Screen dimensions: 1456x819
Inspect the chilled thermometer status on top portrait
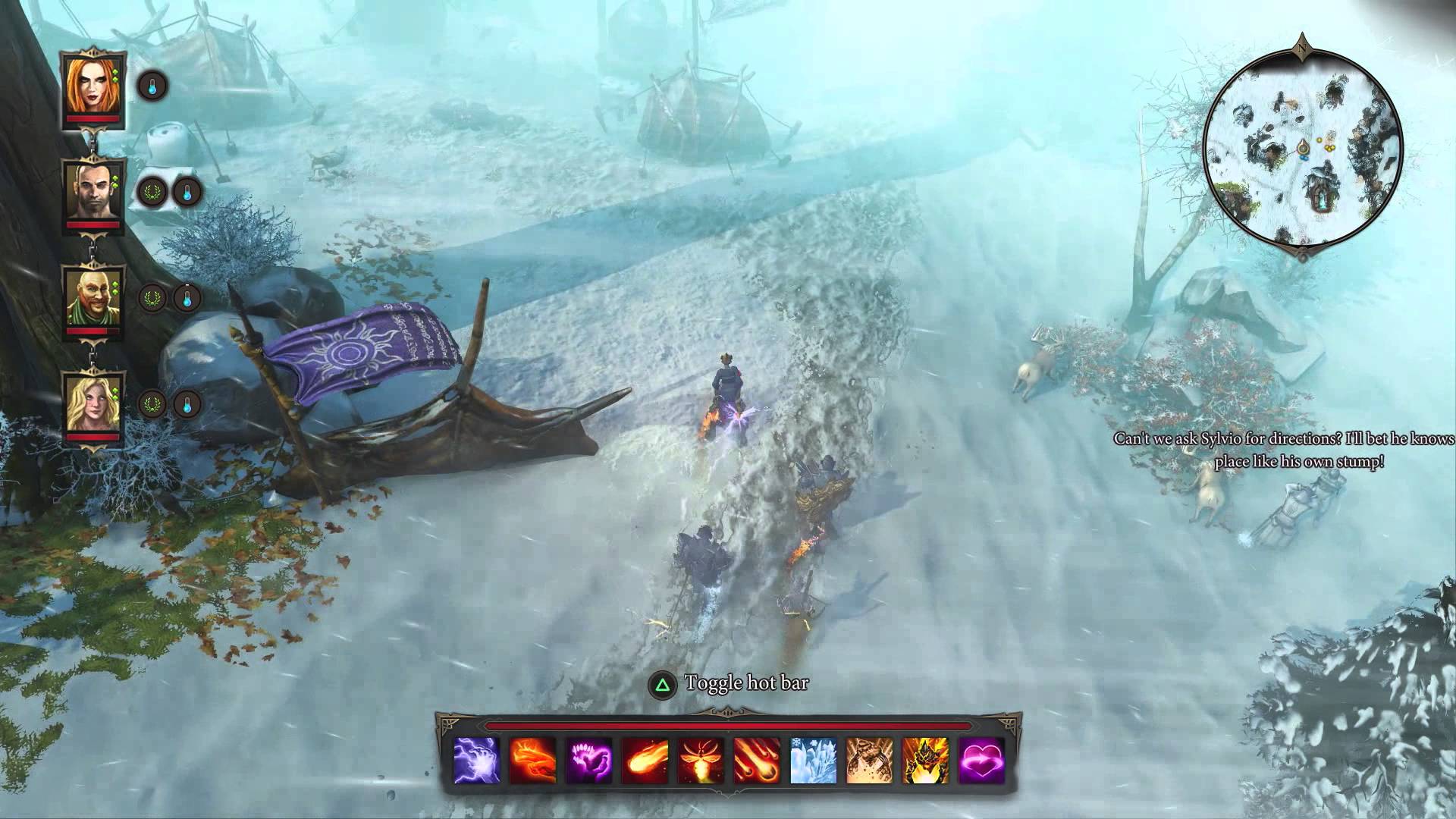[152, 86]
